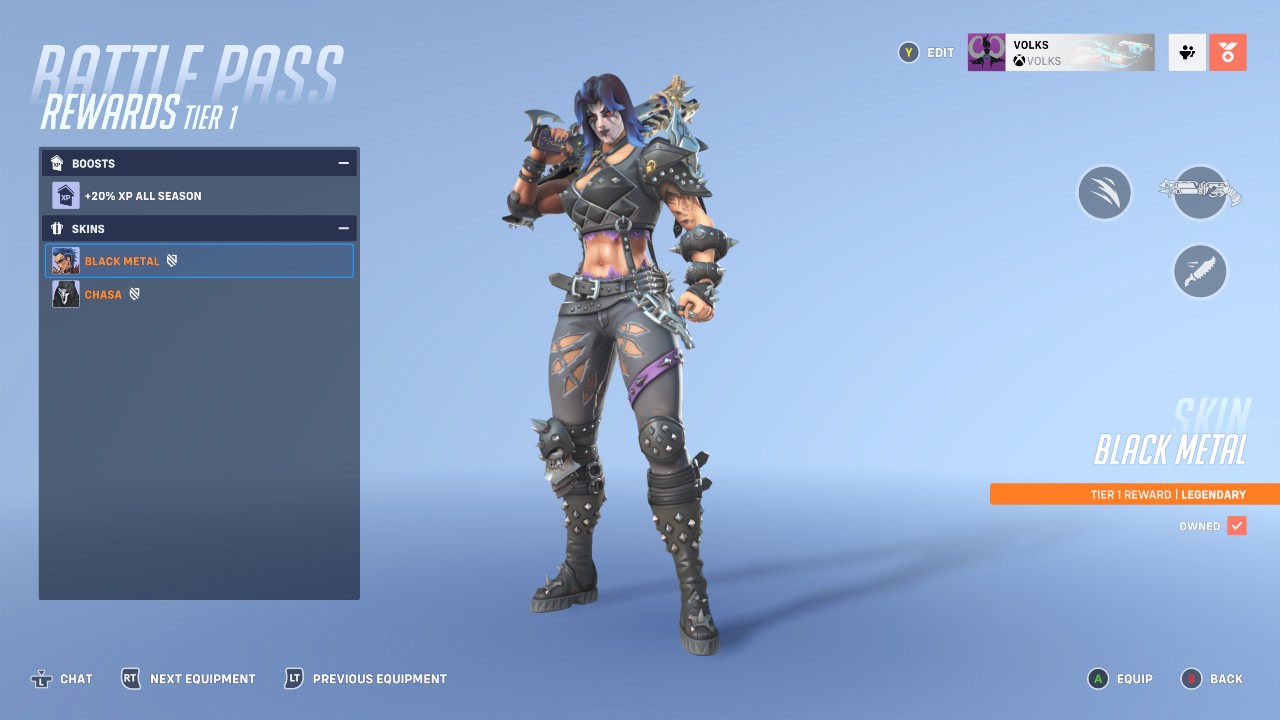Viewport: 1280px width, 720px height.
Task: Collapse the Boosts section
Action: (x=344, y=163)
